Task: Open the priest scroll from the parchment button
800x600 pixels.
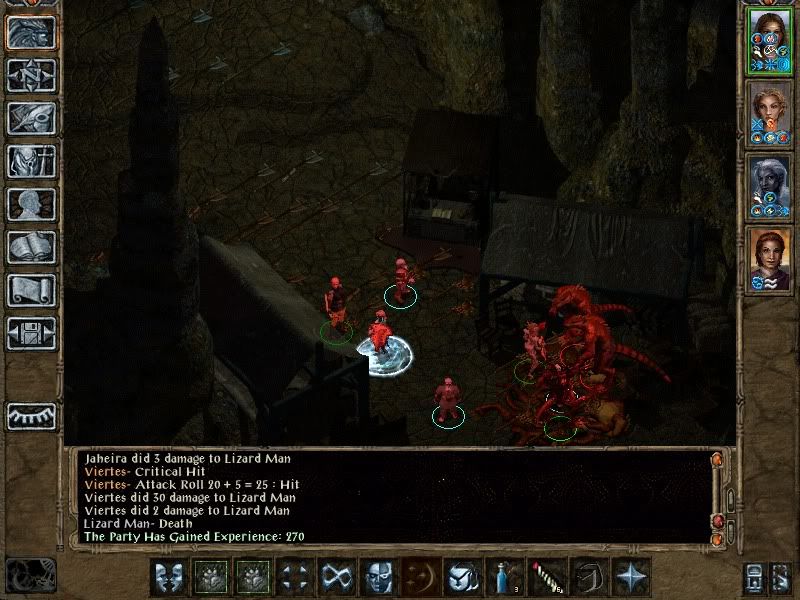Action: point(31,290)
